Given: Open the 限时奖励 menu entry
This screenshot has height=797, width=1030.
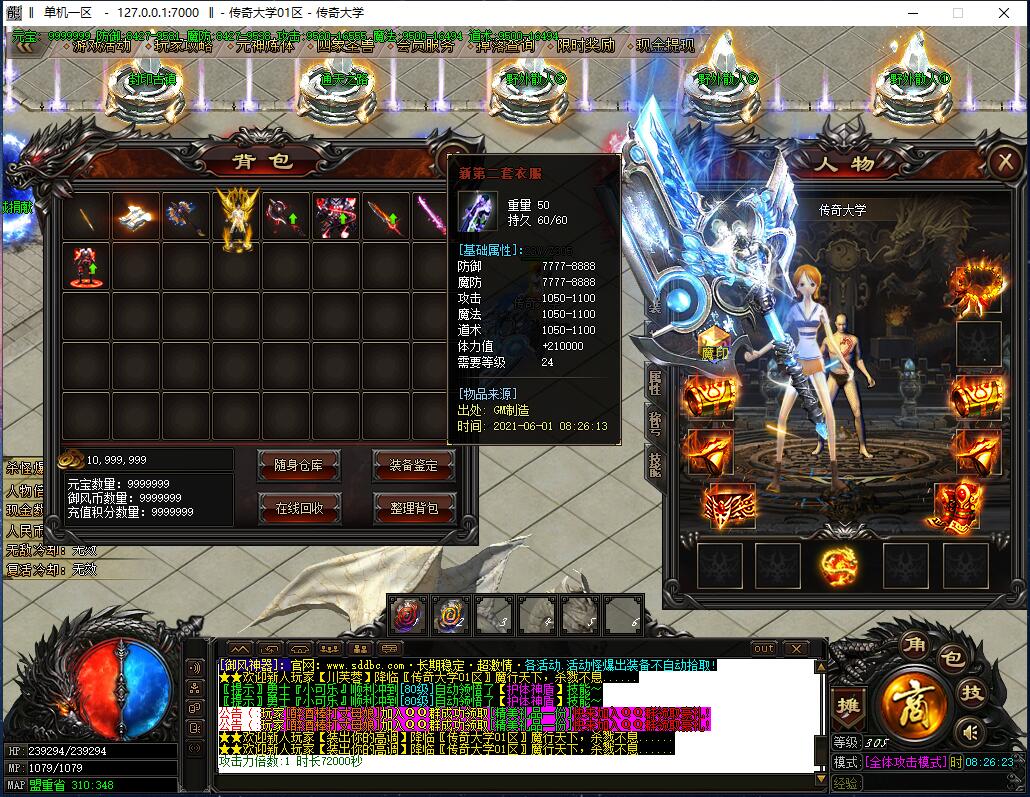Looking at the screenshot, I should click(x=586, y=45).
